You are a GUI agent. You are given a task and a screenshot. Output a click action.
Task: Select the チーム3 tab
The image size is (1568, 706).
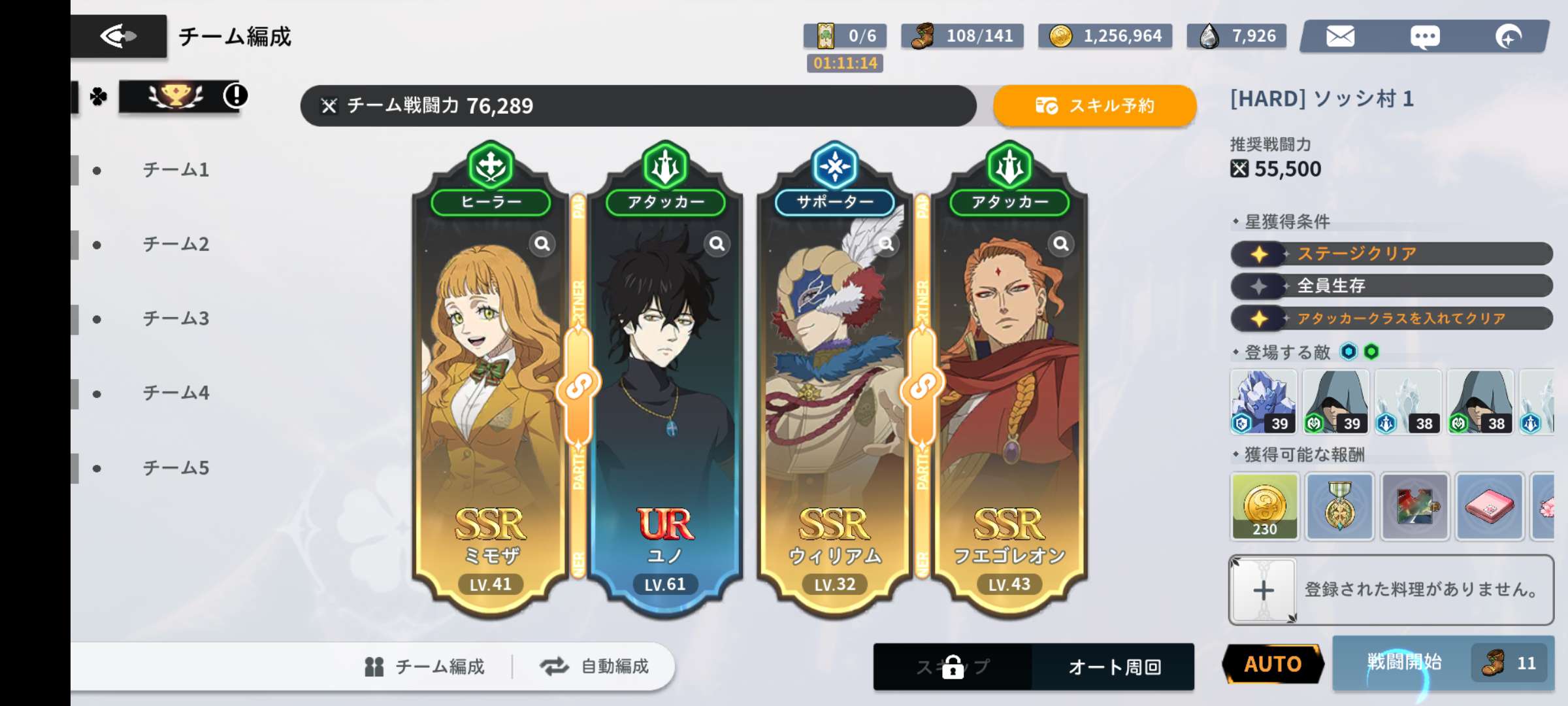point(175,319)
